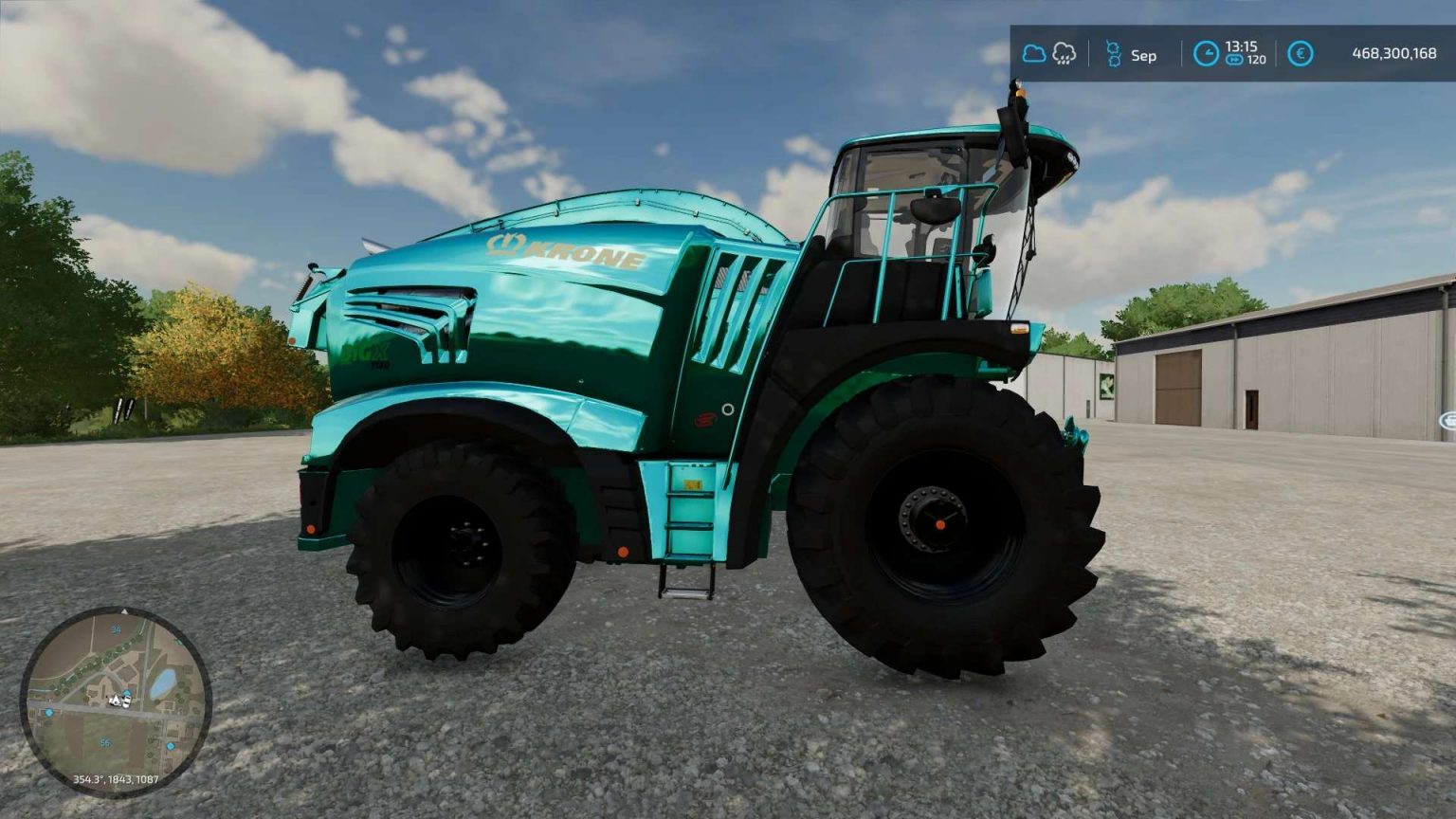The height and width of the screenshot is (819, 1456).
Task: Click the Sep month label
Action: pos(1142,54)
